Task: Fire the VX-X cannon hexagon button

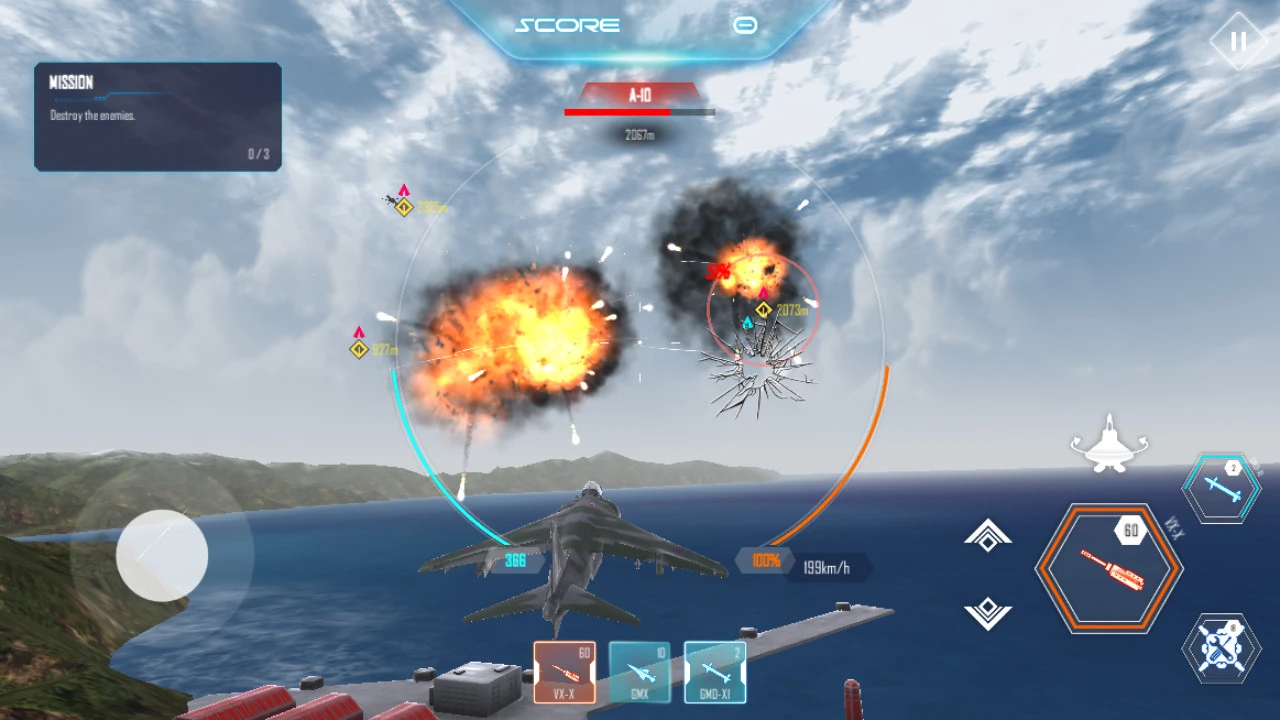Action: (1108, 568)
